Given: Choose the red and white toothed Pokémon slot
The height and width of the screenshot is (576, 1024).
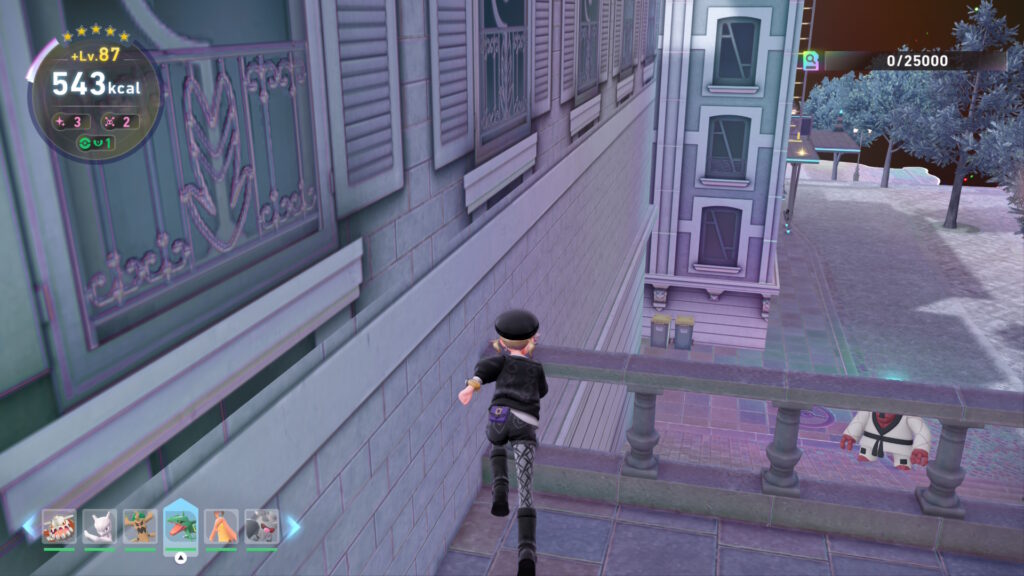Looking at the screenshot, I should click(59, 526).
